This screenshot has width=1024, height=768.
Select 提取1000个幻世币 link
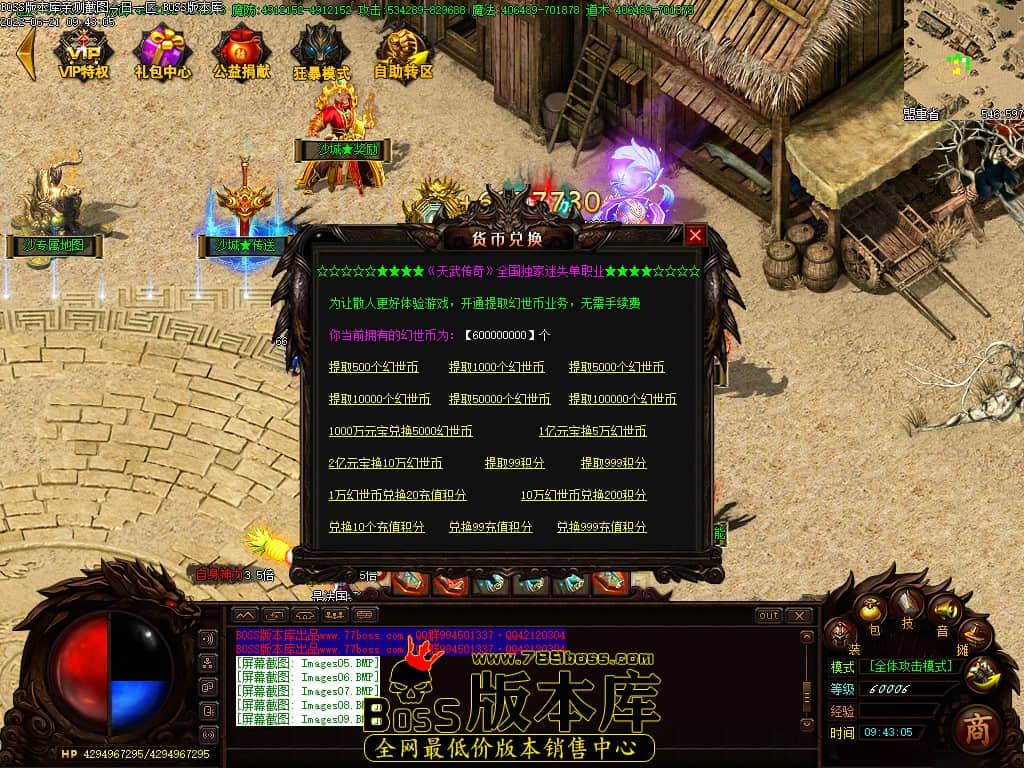(x=496, y=367)
